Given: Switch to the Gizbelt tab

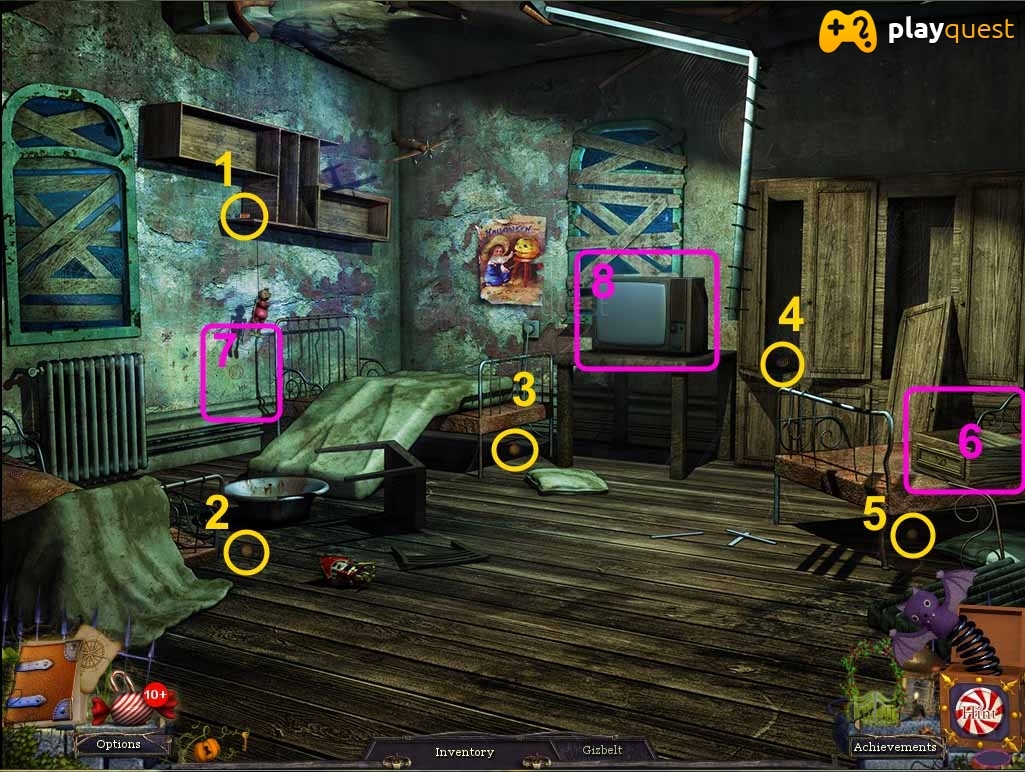Looking at the screenshot, I should (x=600, y=750).
